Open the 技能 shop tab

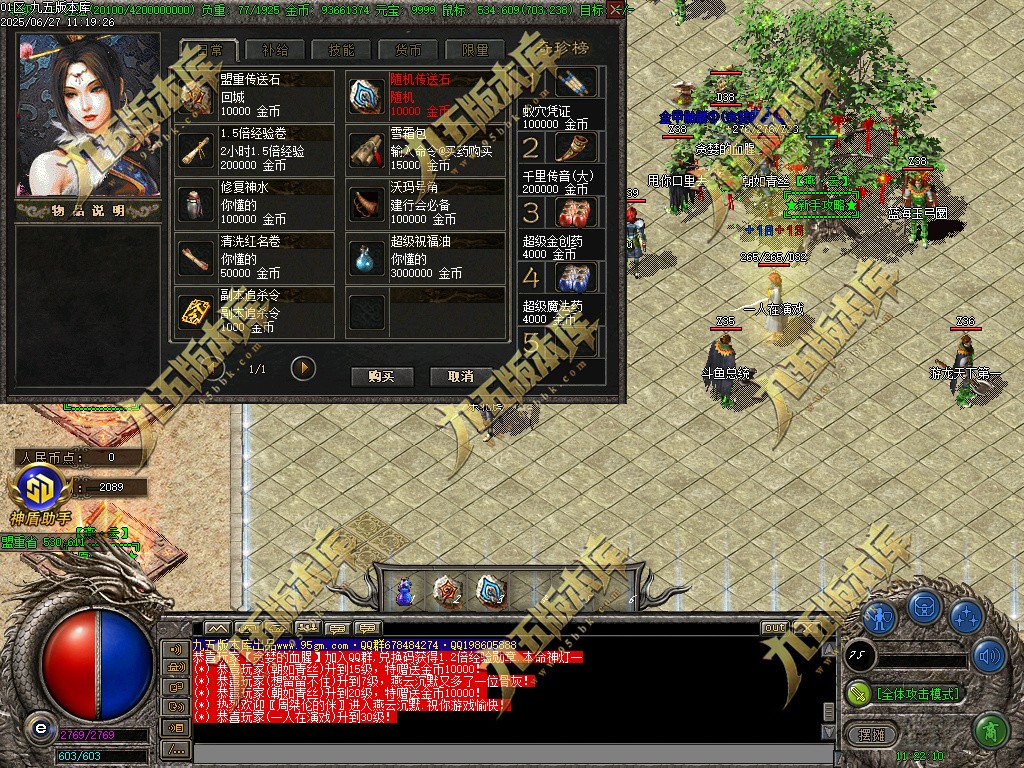click(341, 50)
